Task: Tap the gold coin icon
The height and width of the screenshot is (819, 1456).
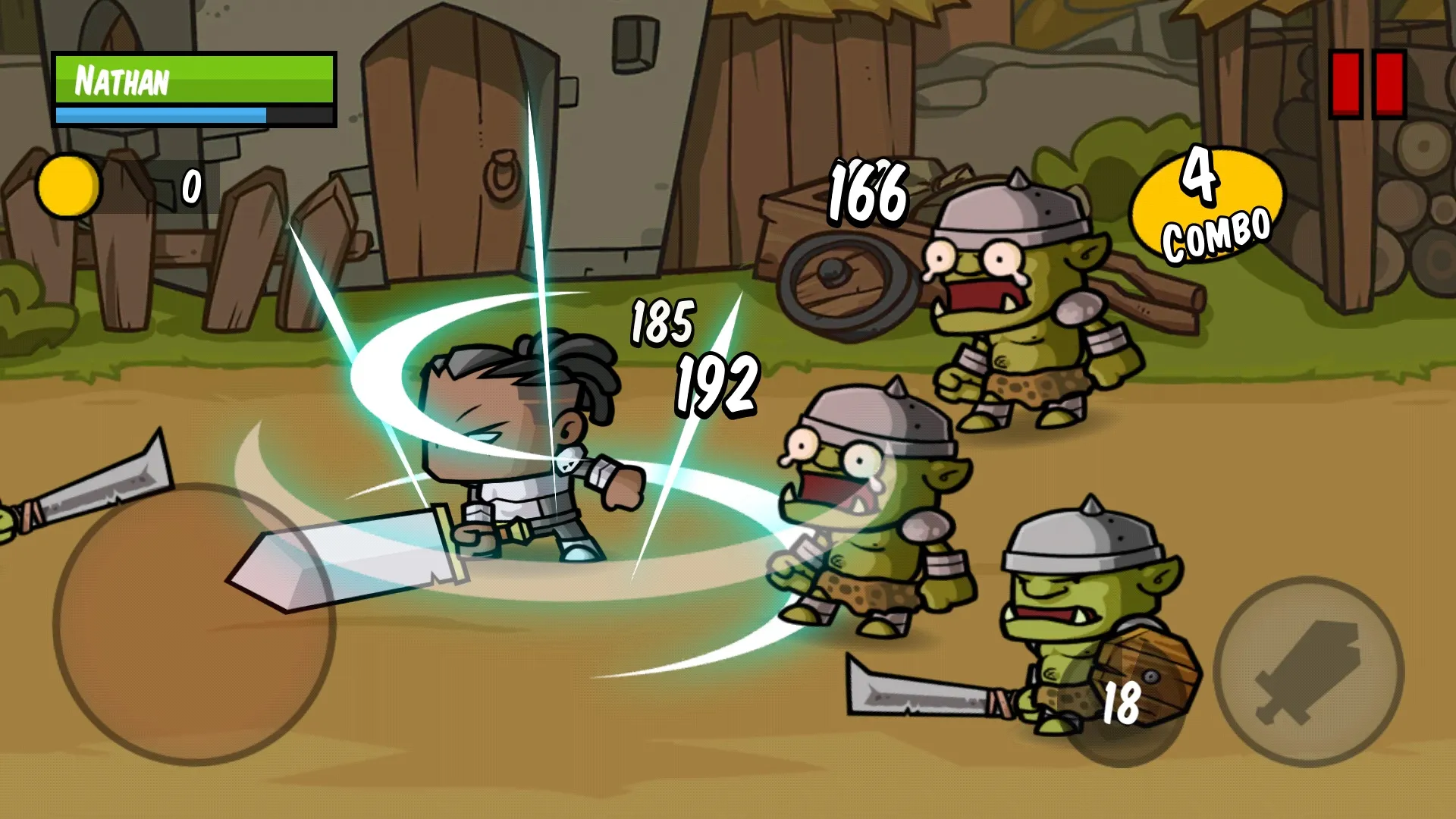Action: pos(71,184)
